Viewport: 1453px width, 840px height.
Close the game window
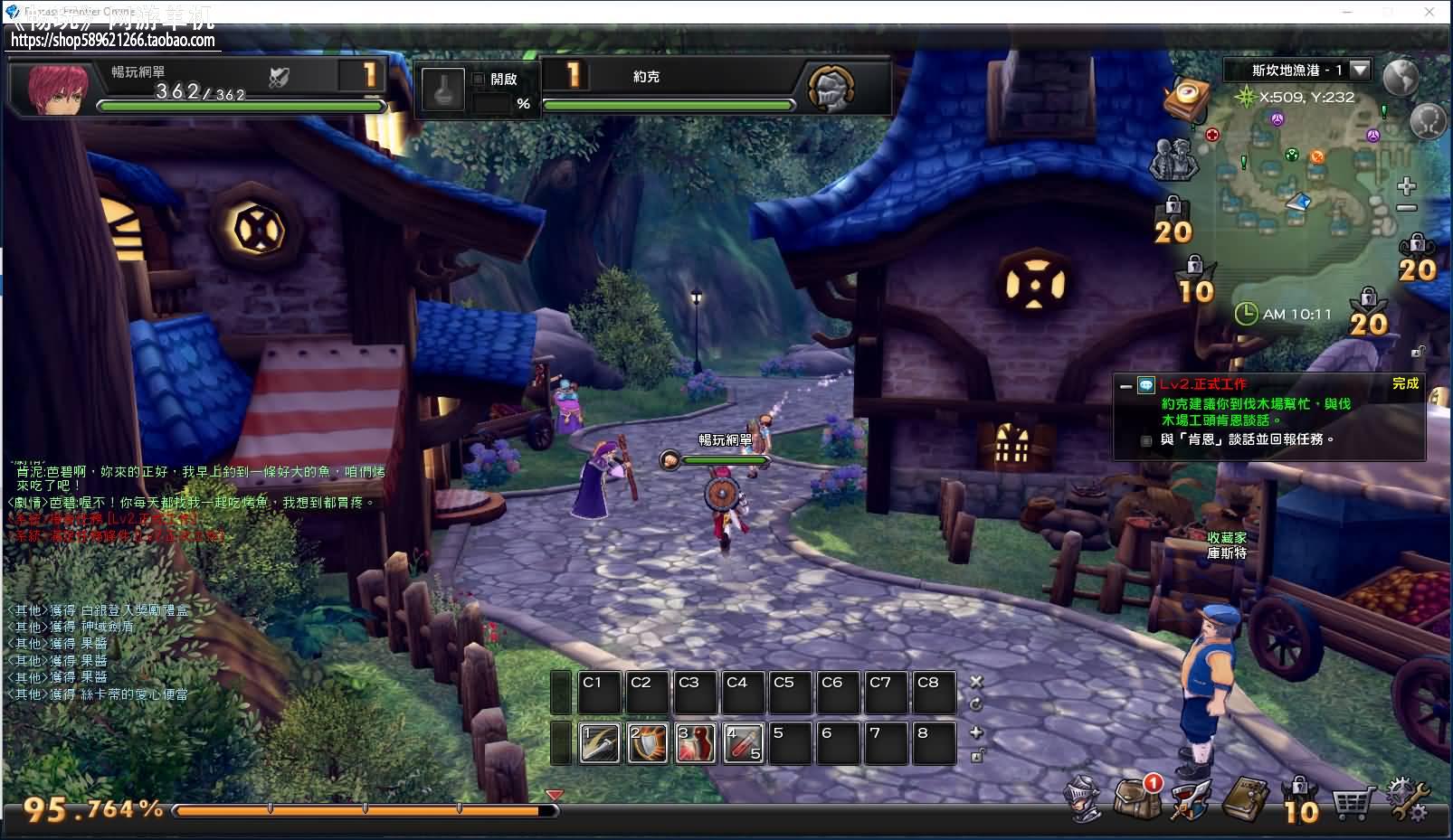[x=1429, y=12]
